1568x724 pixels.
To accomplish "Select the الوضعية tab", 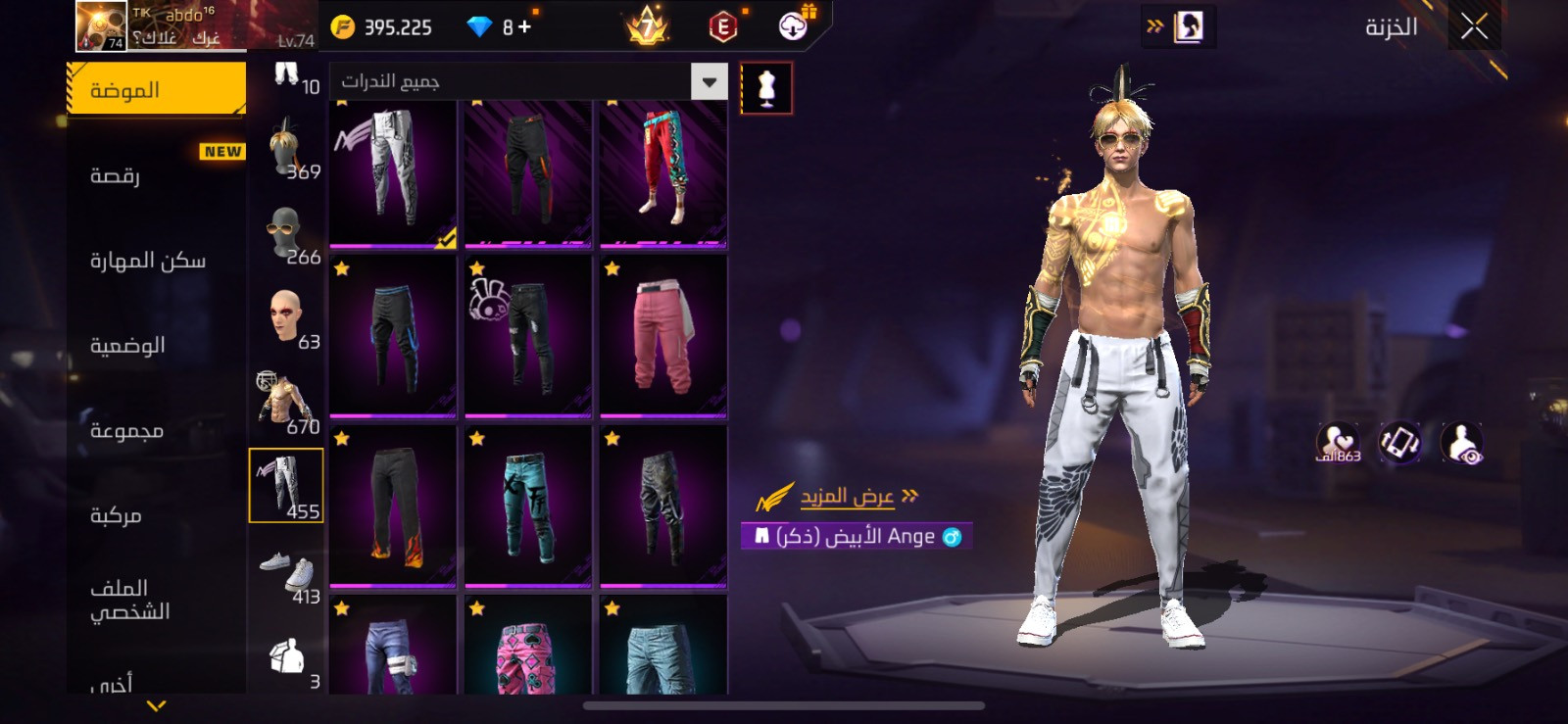I will point(127,346).
